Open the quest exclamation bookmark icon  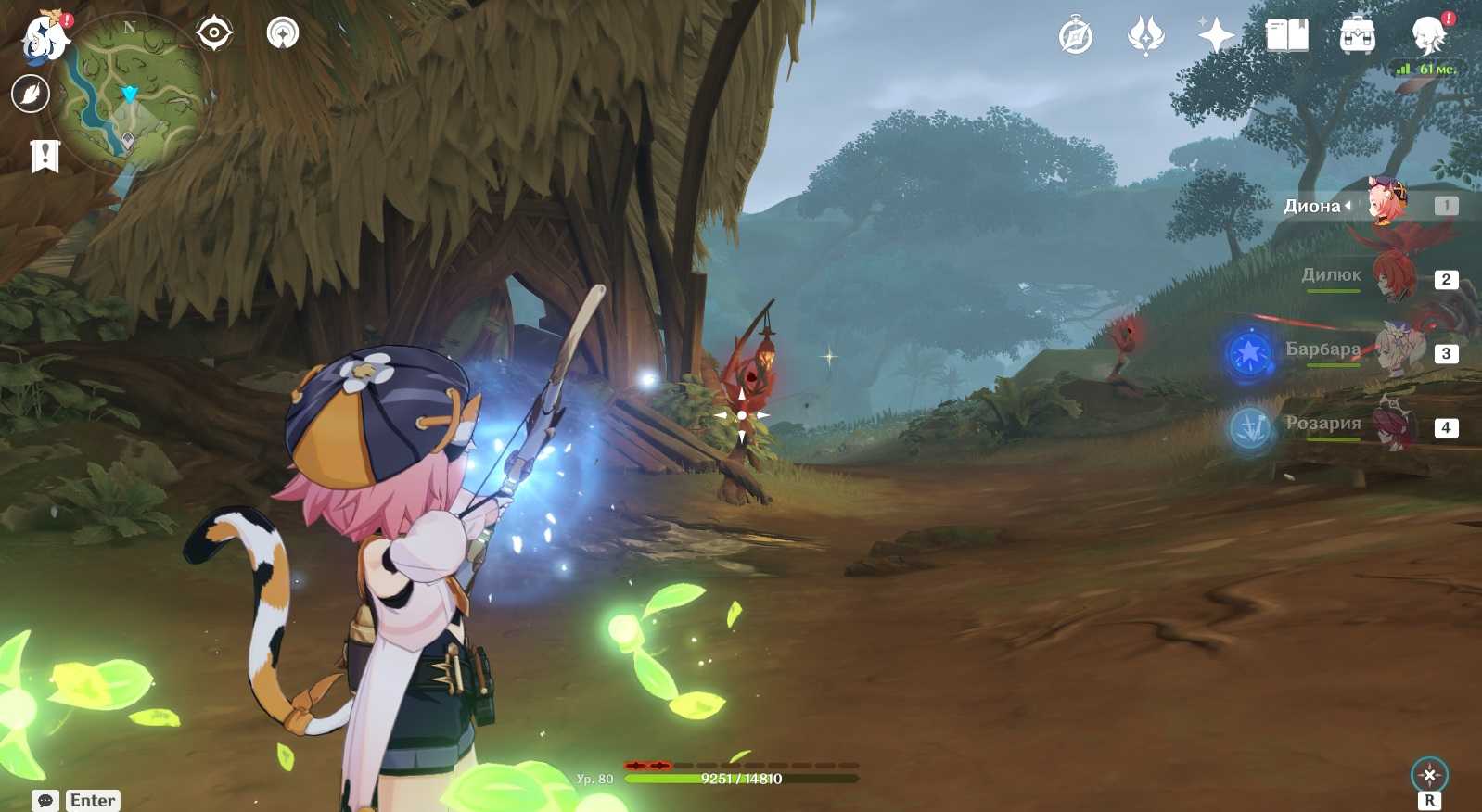pos(45,156)
